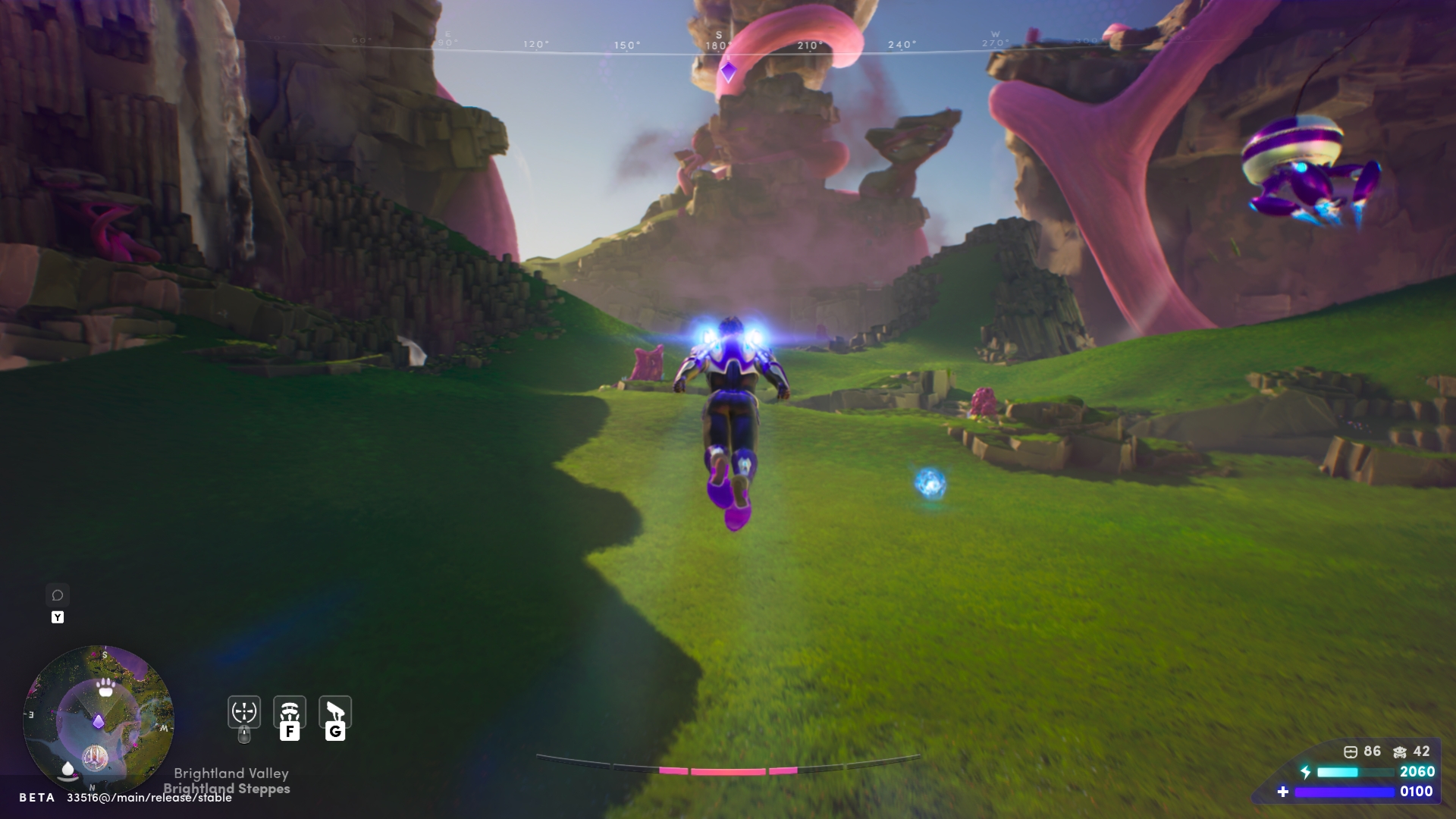Click the purple diamond waypoint on compass
This screenshot has height=819, width=1456.
(729, 72)
